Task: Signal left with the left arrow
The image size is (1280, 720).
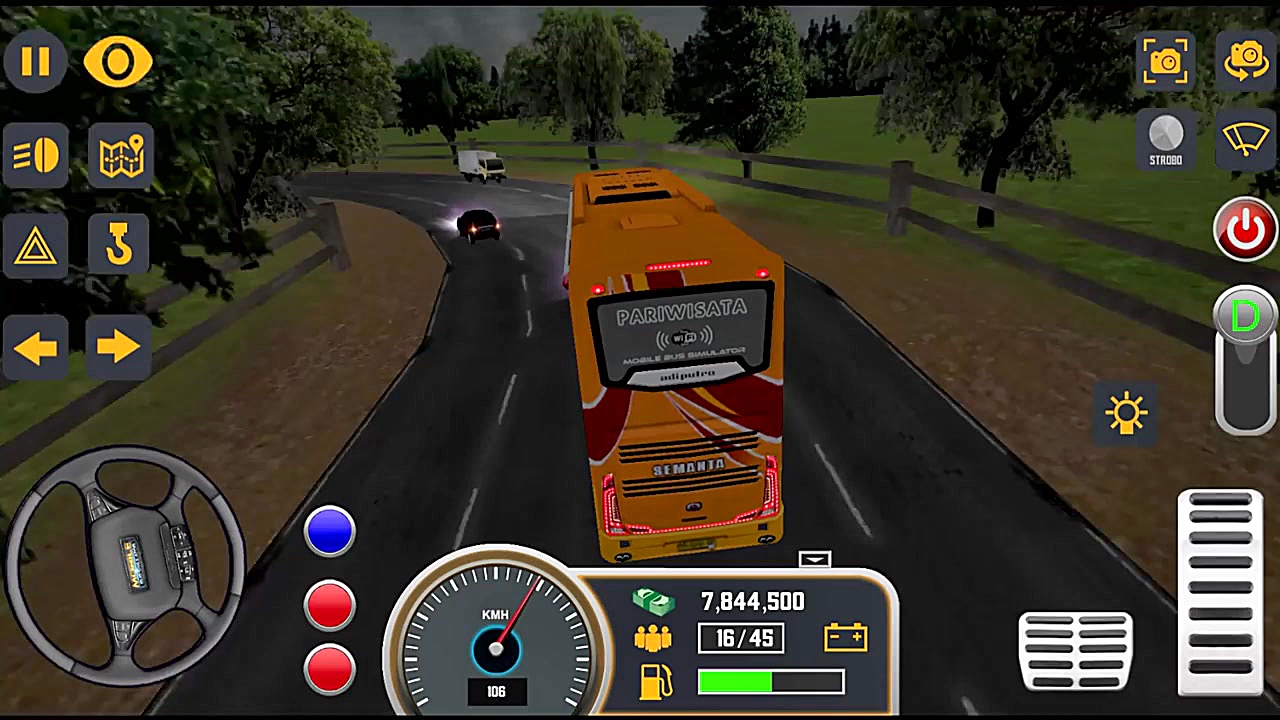Action: pos(36,345)
